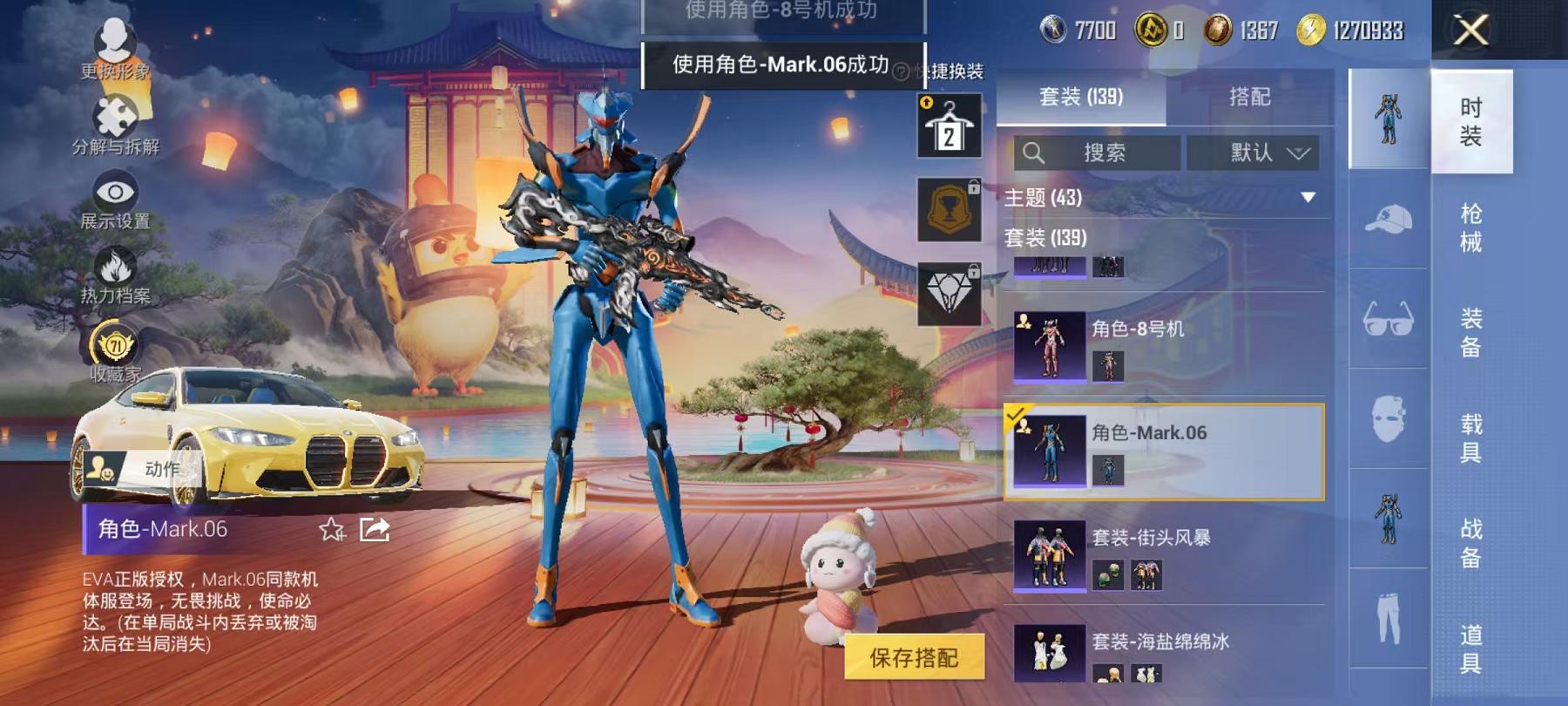Click the 搜索 search input field
Viewport: 1568px width, 706px height.
click(x=1099, y=153)
